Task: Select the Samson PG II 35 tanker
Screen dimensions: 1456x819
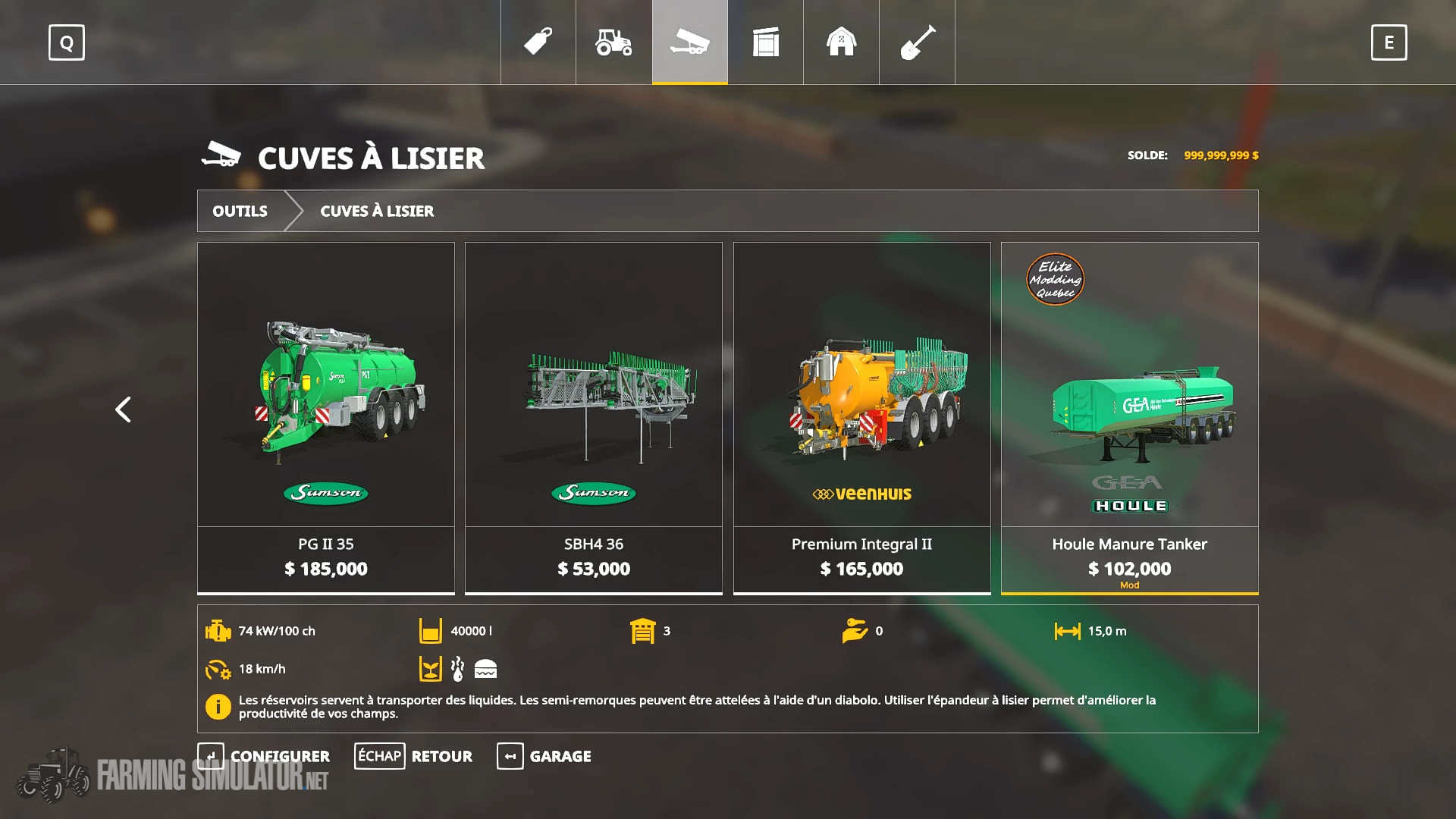Action: tap(326, 417)
